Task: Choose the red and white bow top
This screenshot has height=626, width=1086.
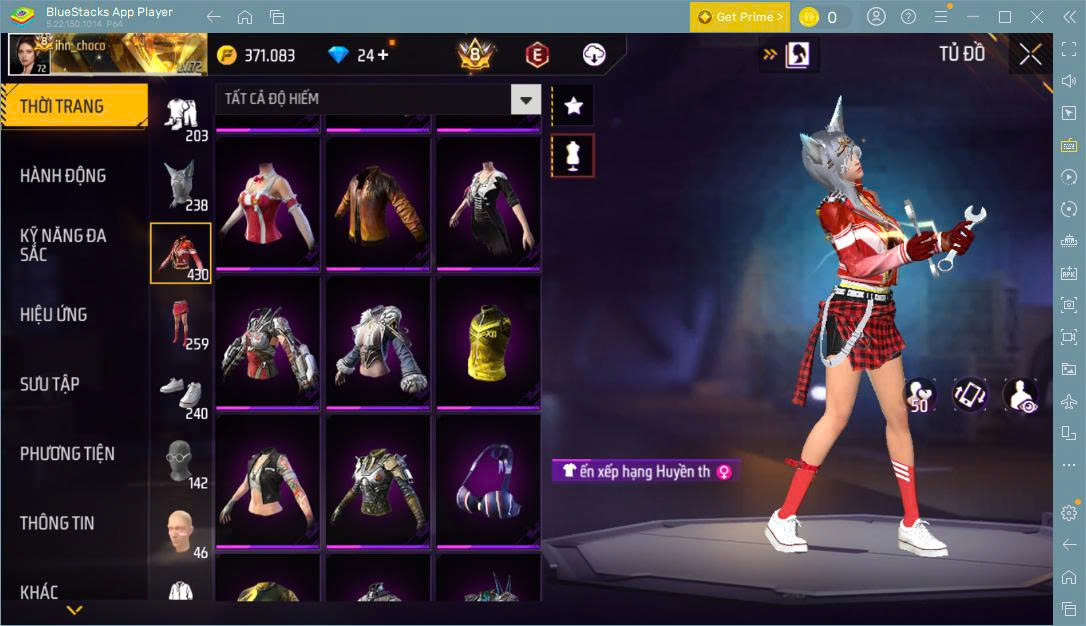Action: pos(268,204)
